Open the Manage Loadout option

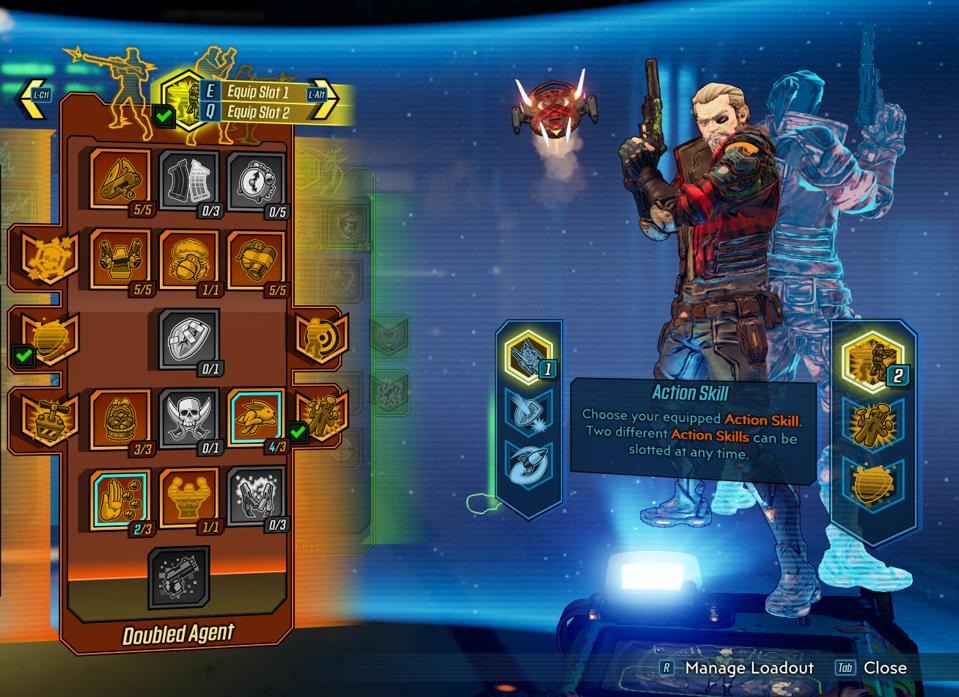[748, 668]
